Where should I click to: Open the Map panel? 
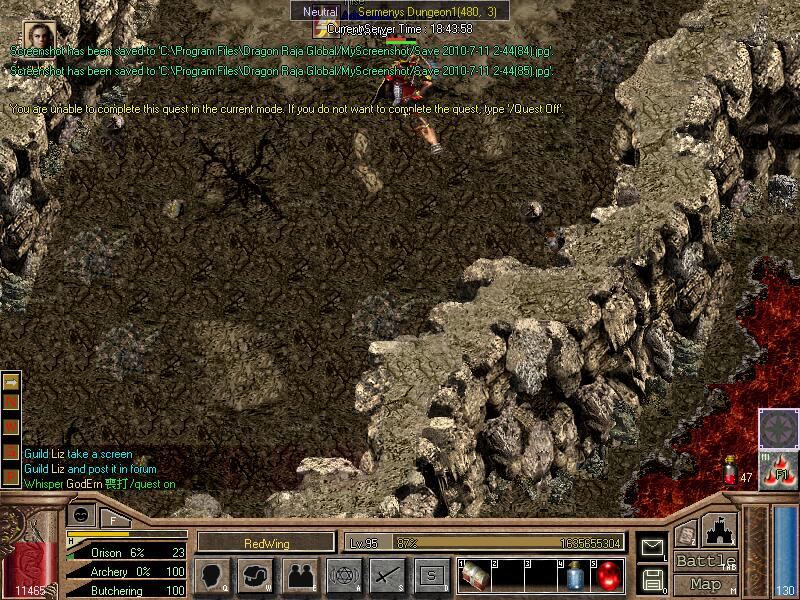coord(706,584)
